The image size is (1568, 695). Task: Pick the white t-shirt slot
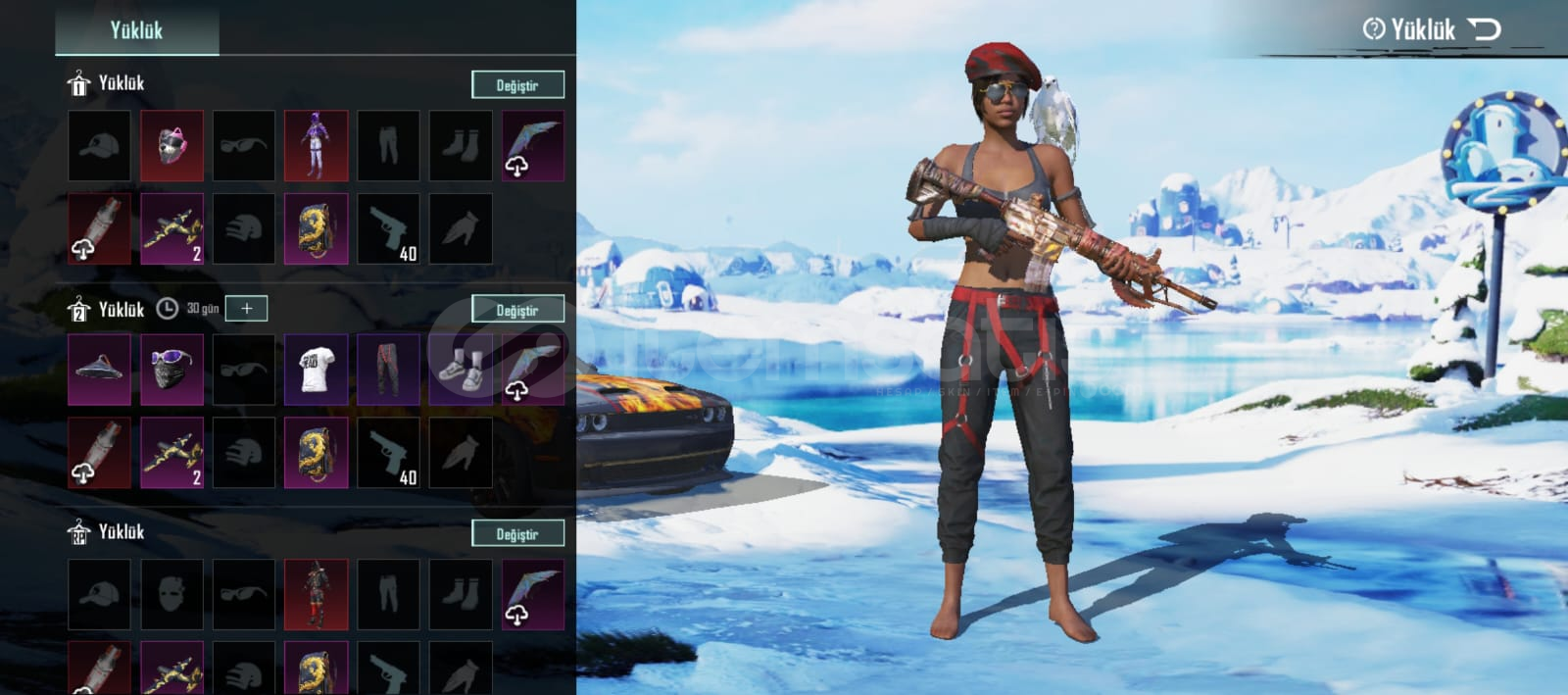point(316,370)
